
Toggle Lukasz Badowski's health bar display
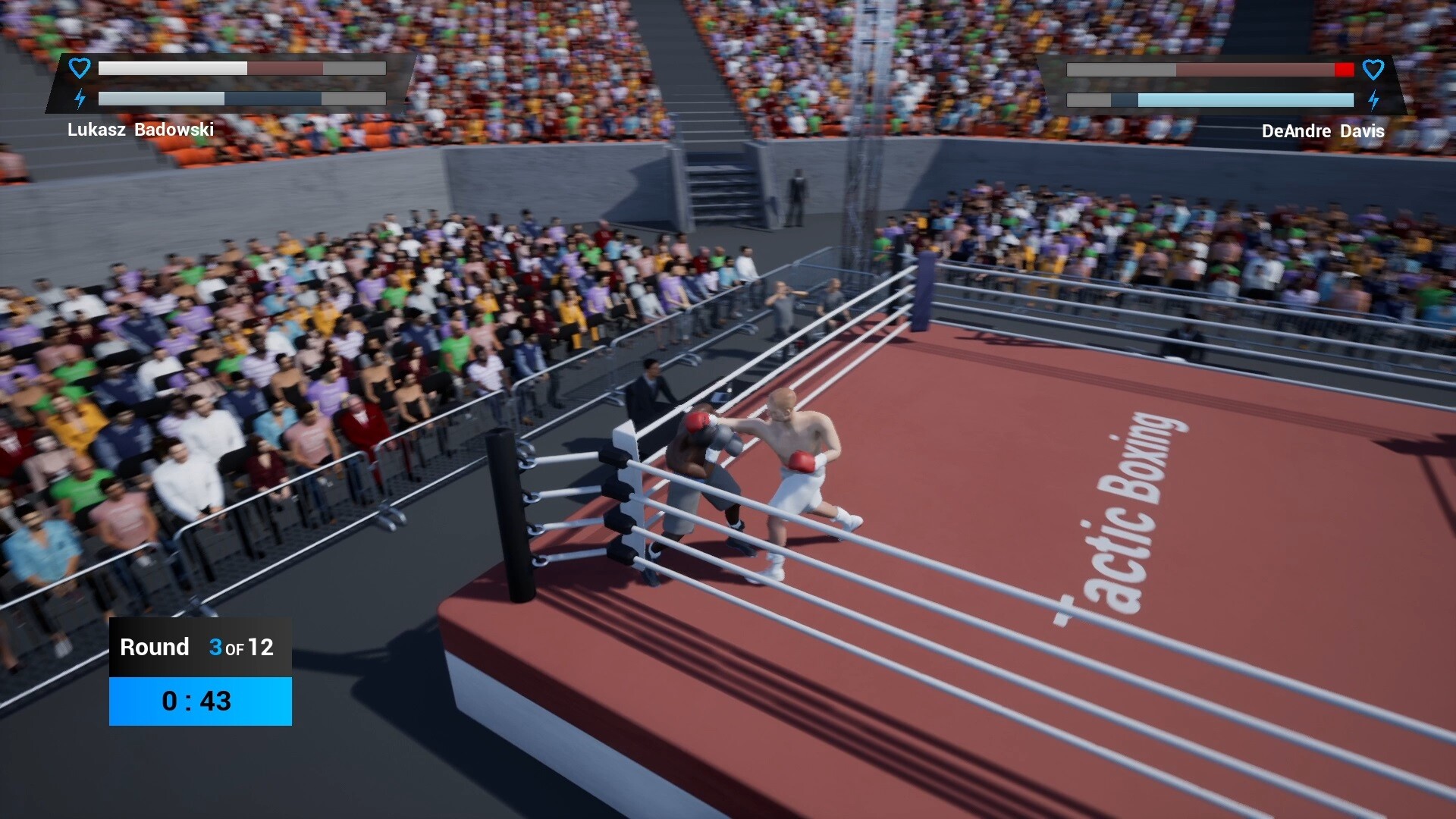(241, 68)
